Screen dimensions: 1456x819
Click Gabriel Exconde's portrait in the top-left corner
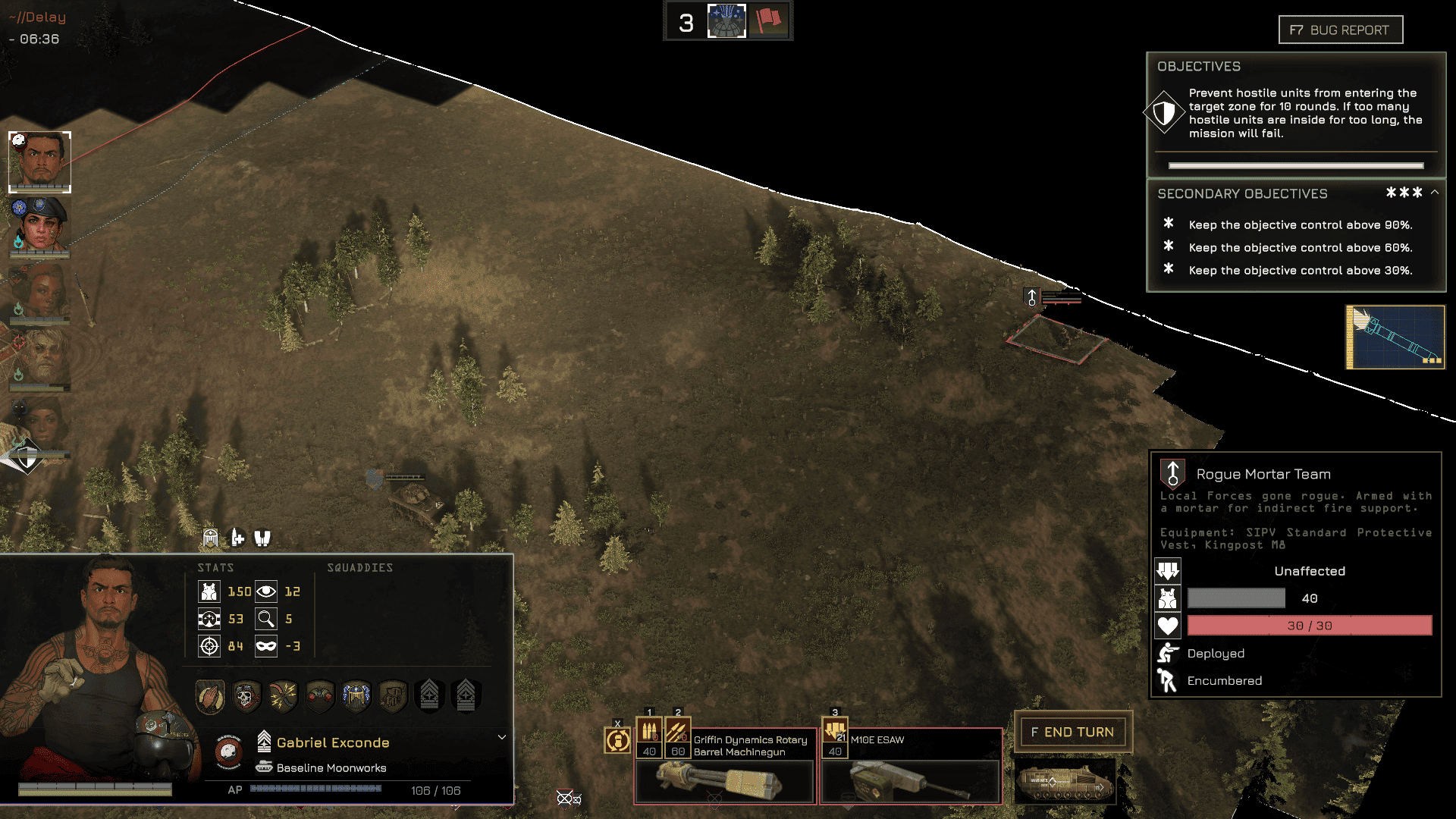(40, 162)
